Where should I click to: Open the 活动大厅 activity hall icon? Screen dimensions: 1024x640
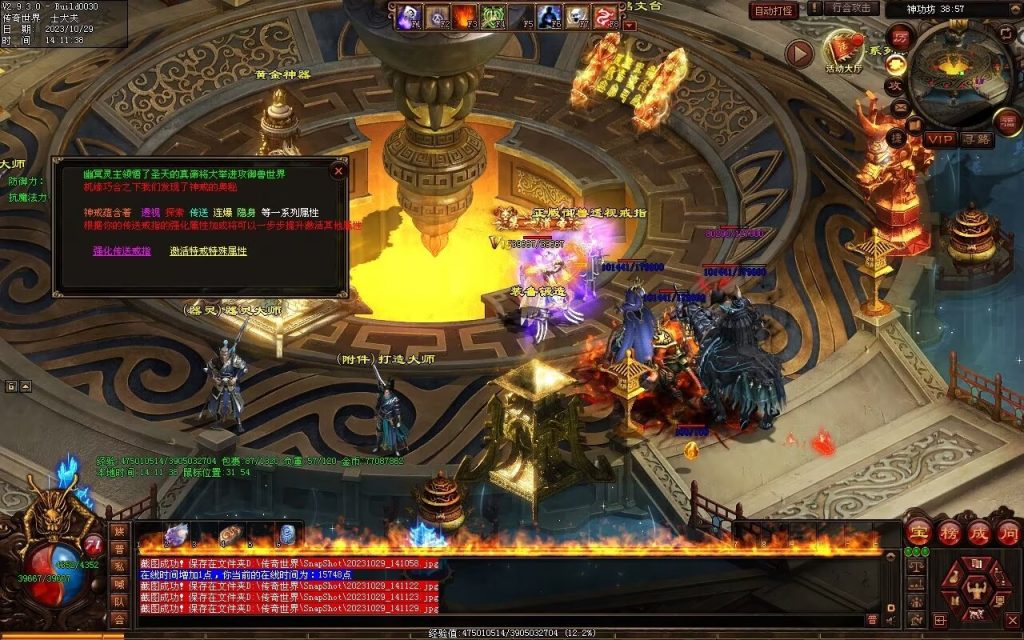(x=844, y=49)
